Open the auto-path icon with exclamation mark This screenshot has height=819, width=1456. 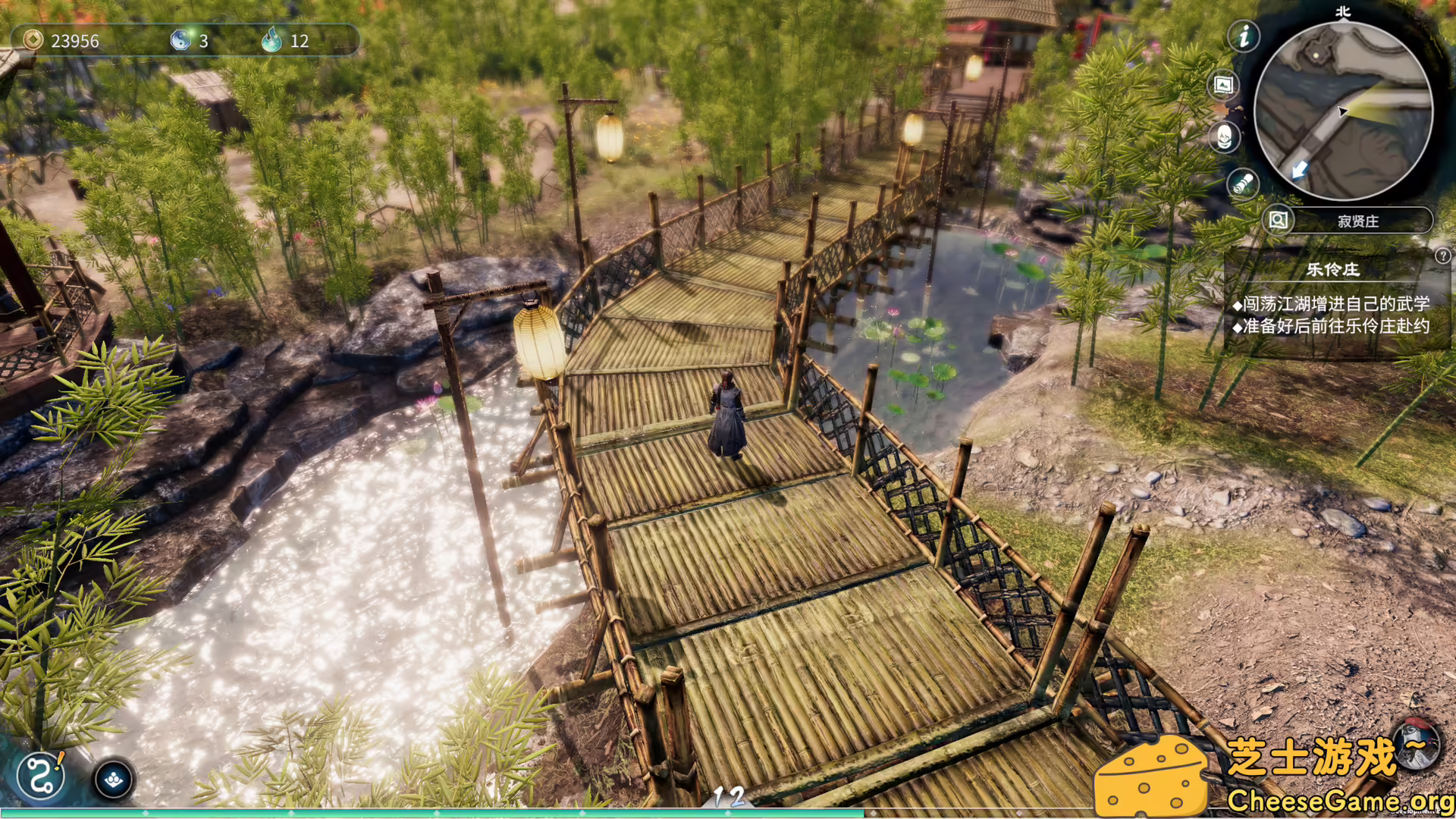point(40,777)
